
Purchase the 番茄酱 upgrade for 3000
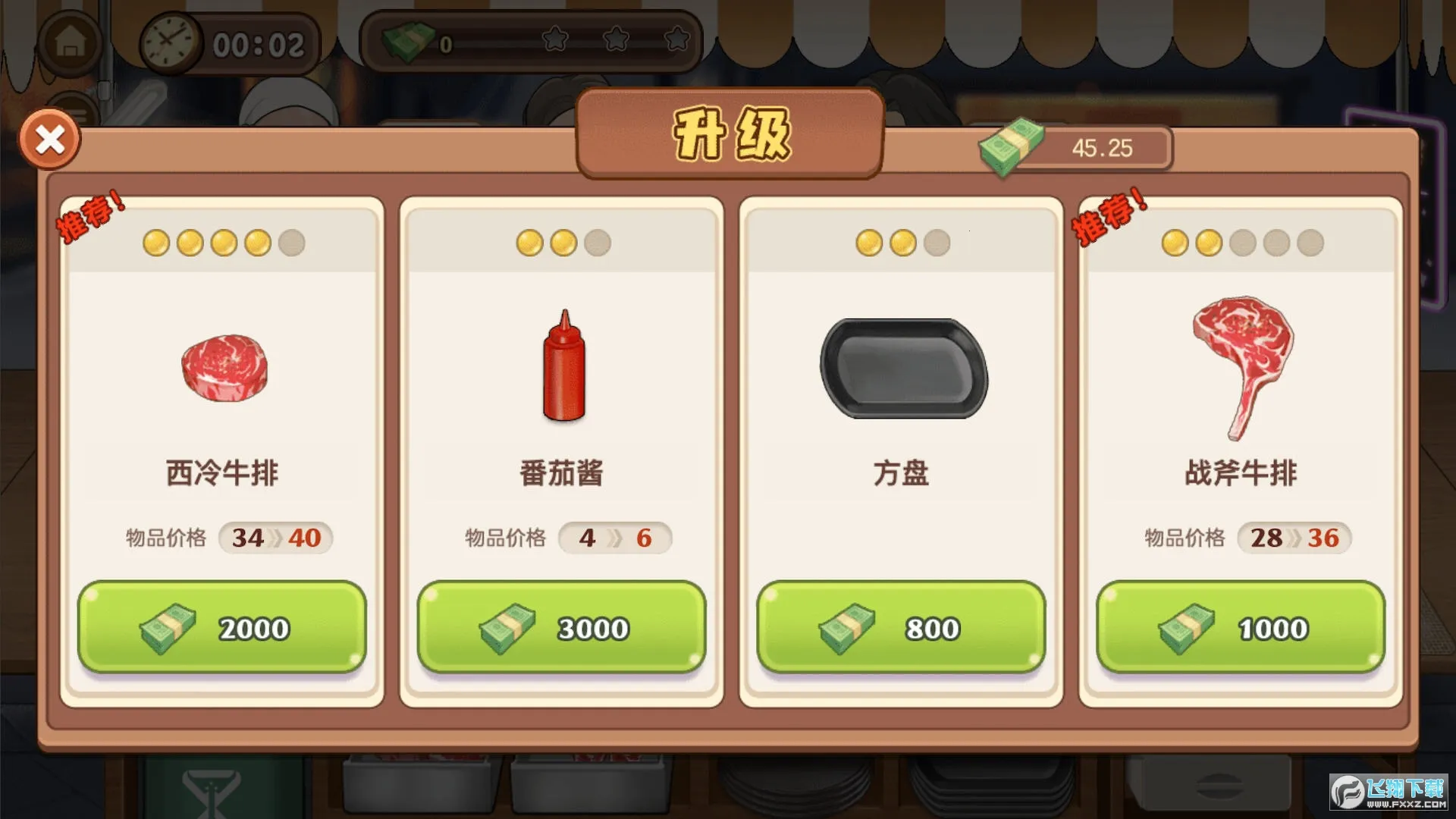[562, 626]
